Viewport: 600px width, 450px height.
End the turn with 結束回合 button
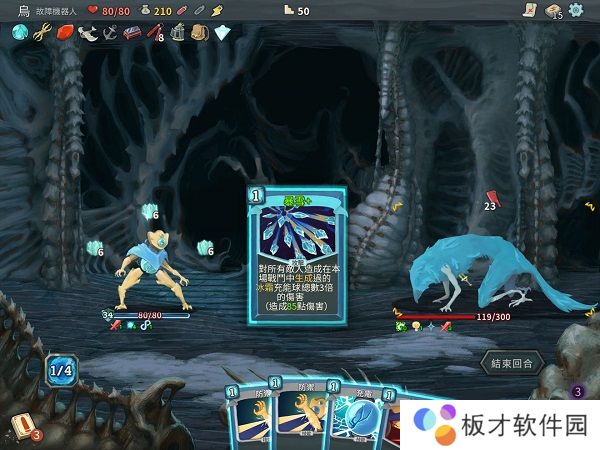pyautogui.click(x=511, y=363)
